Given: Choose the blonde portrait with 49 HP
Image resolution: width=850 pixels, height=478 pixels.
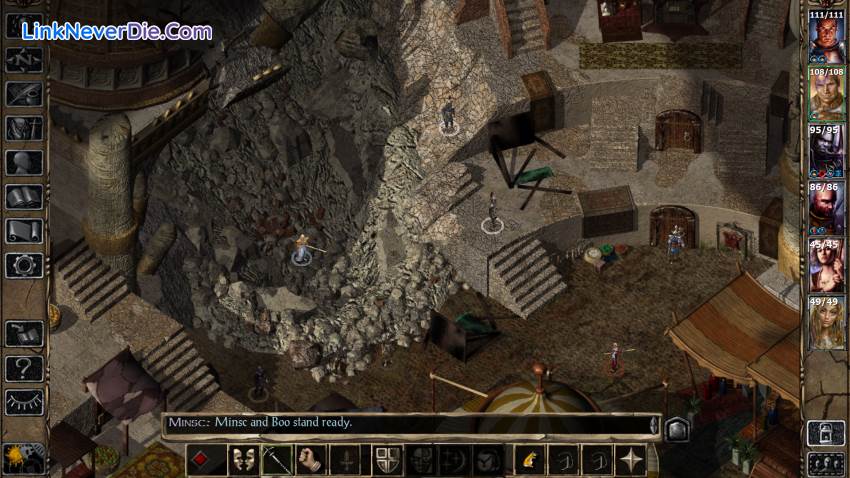Looking at the screenshot, I should click(826, 322).
